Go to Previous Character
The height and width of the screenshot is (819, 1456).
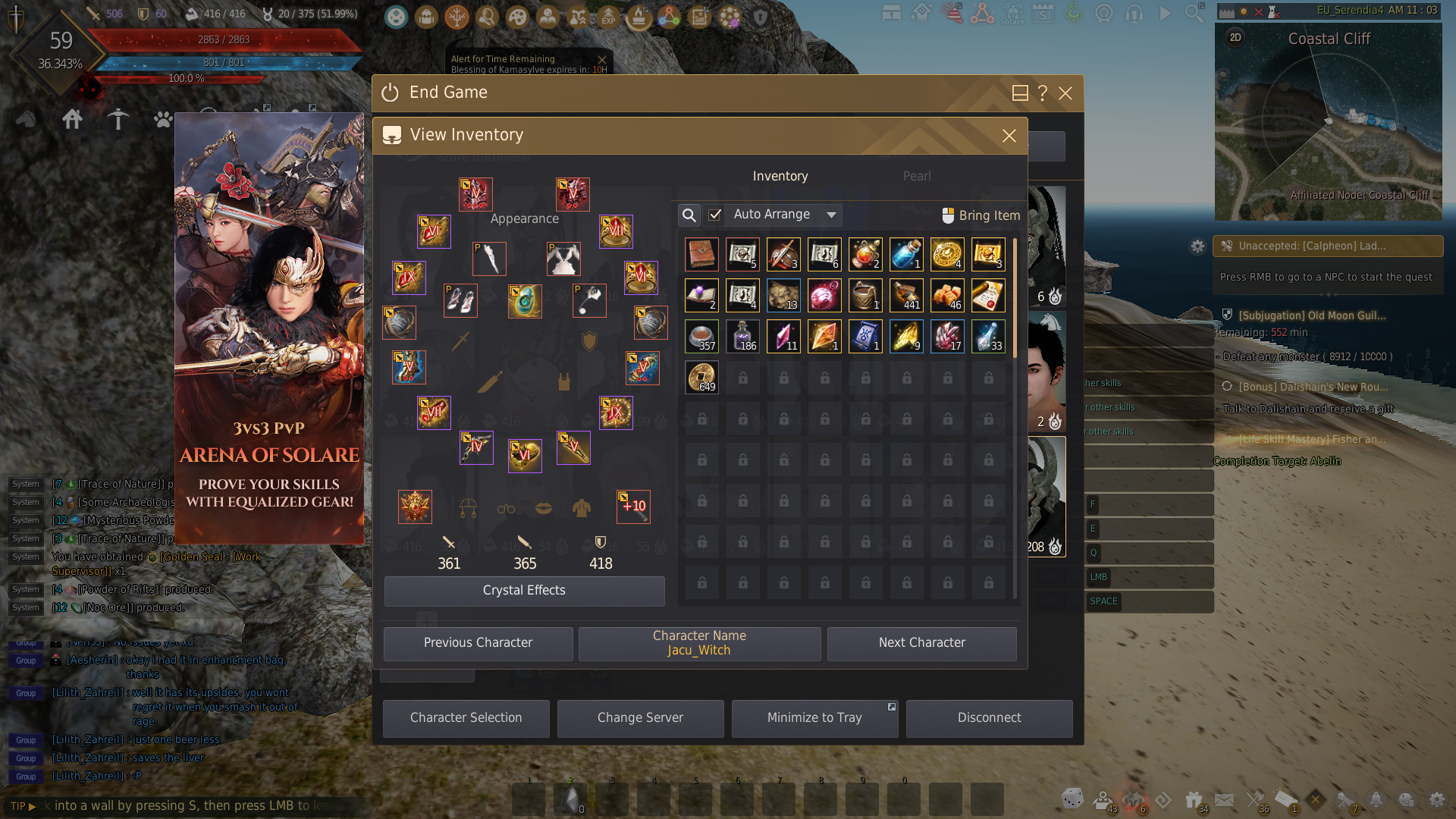pos(478,643)
